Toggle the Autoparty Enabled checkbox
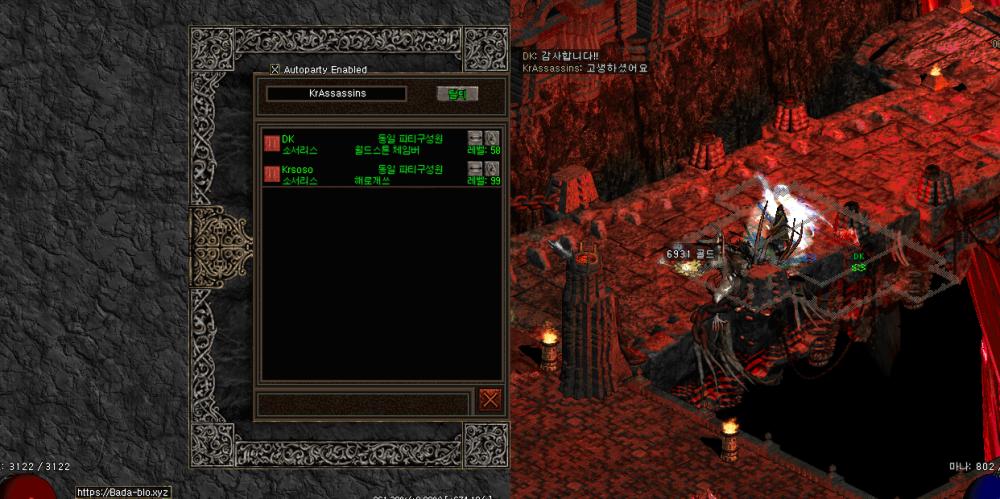The height and width of the screenshot is (499, 1000). (276, 70)
